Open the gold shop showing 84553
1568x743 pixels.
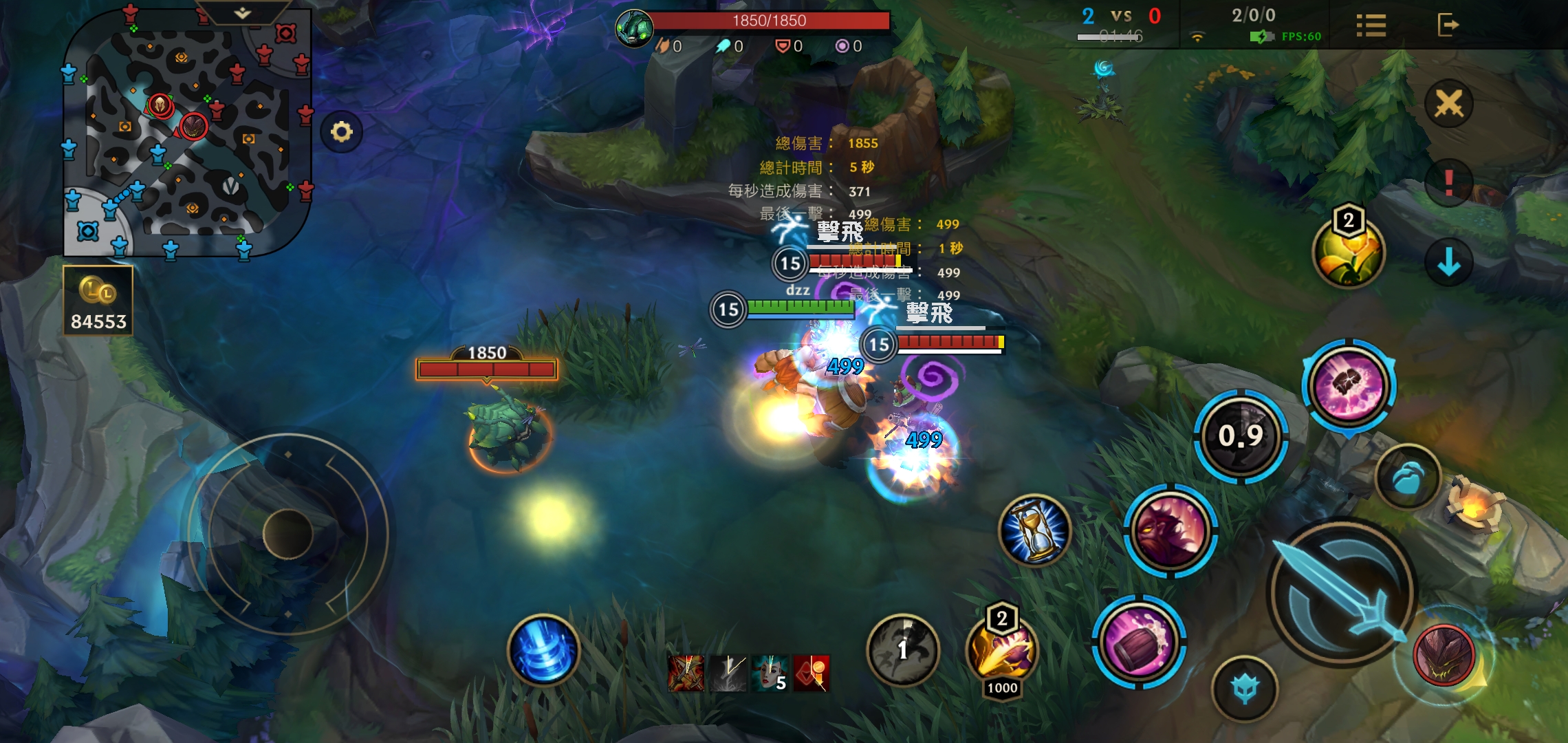98,302
